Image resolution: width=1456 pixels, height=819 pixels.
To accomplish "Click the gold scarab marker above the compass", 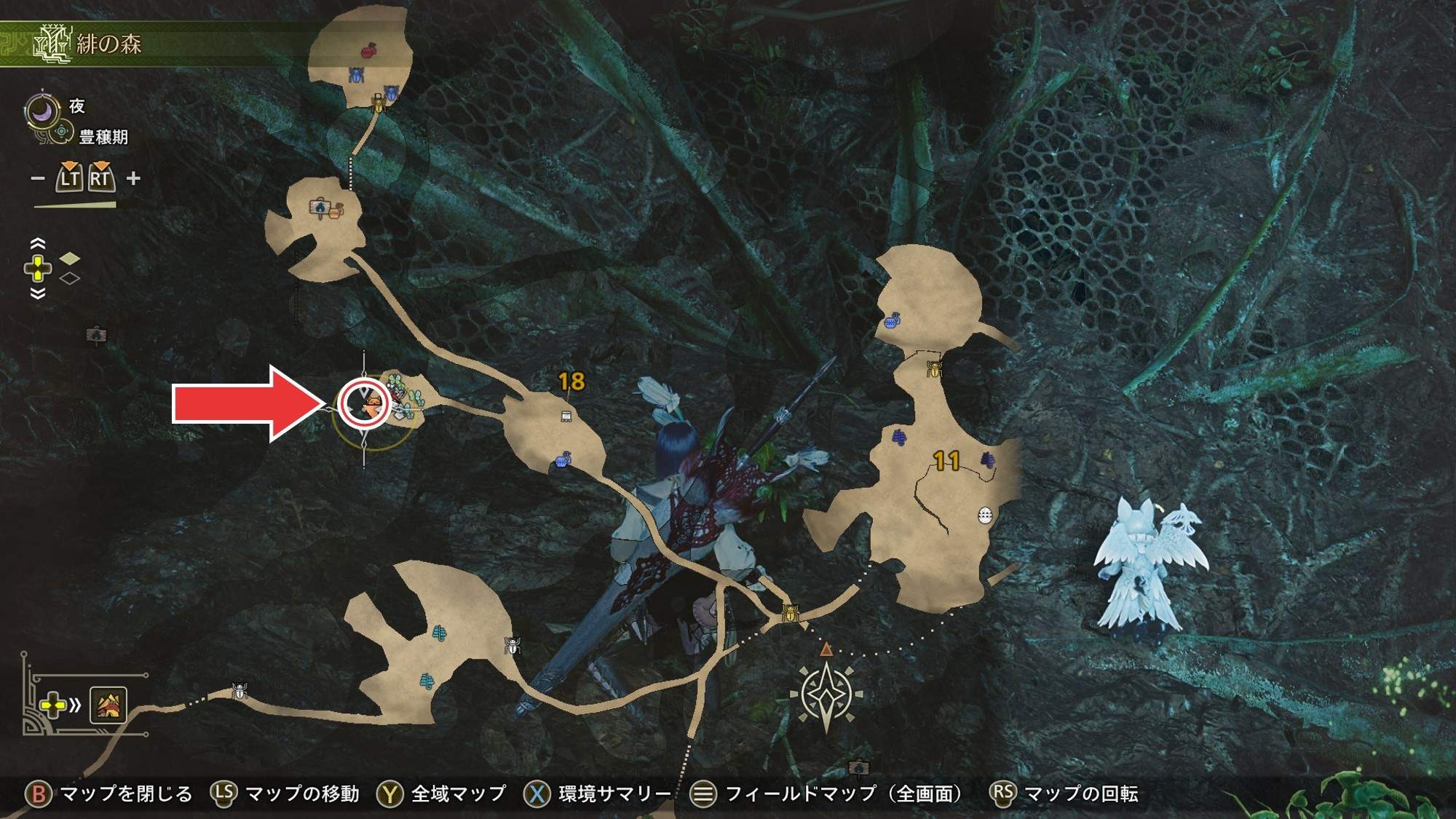I will coord(790,612).
